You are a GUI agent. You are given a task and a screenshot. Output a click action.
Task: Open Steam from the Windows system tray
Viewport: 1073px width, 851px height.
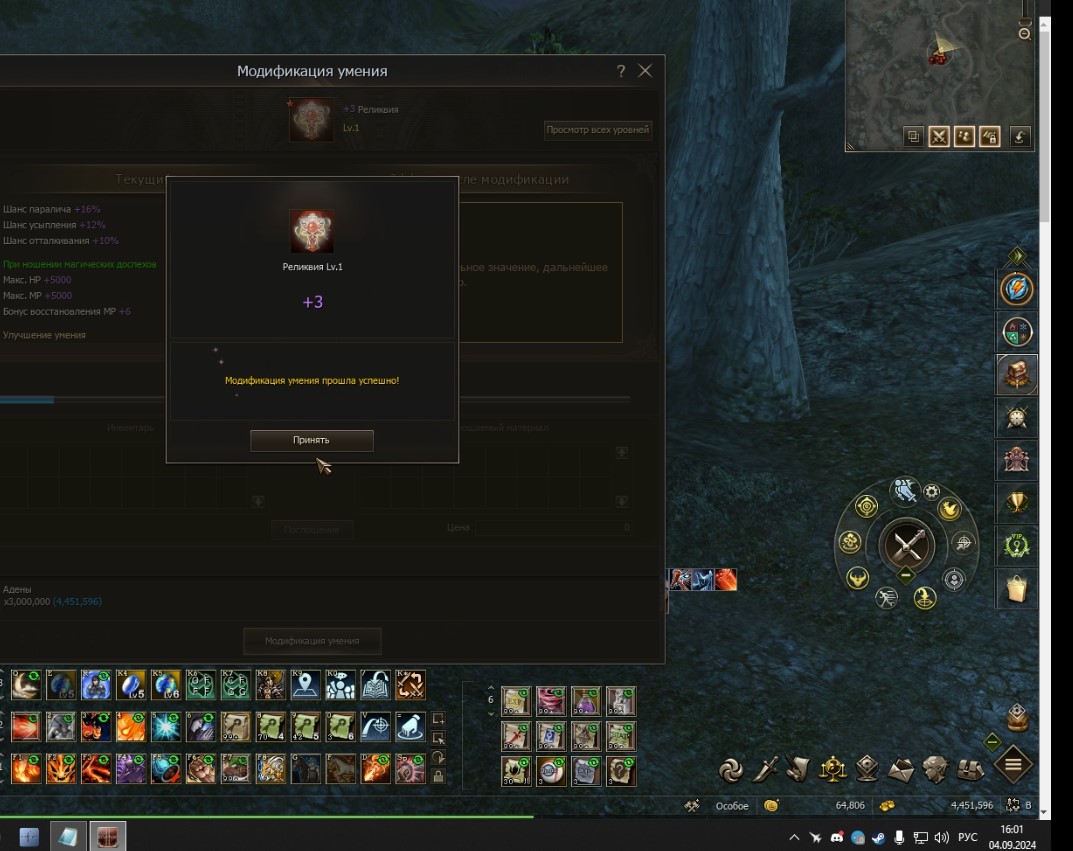click(x=878, y=837)
